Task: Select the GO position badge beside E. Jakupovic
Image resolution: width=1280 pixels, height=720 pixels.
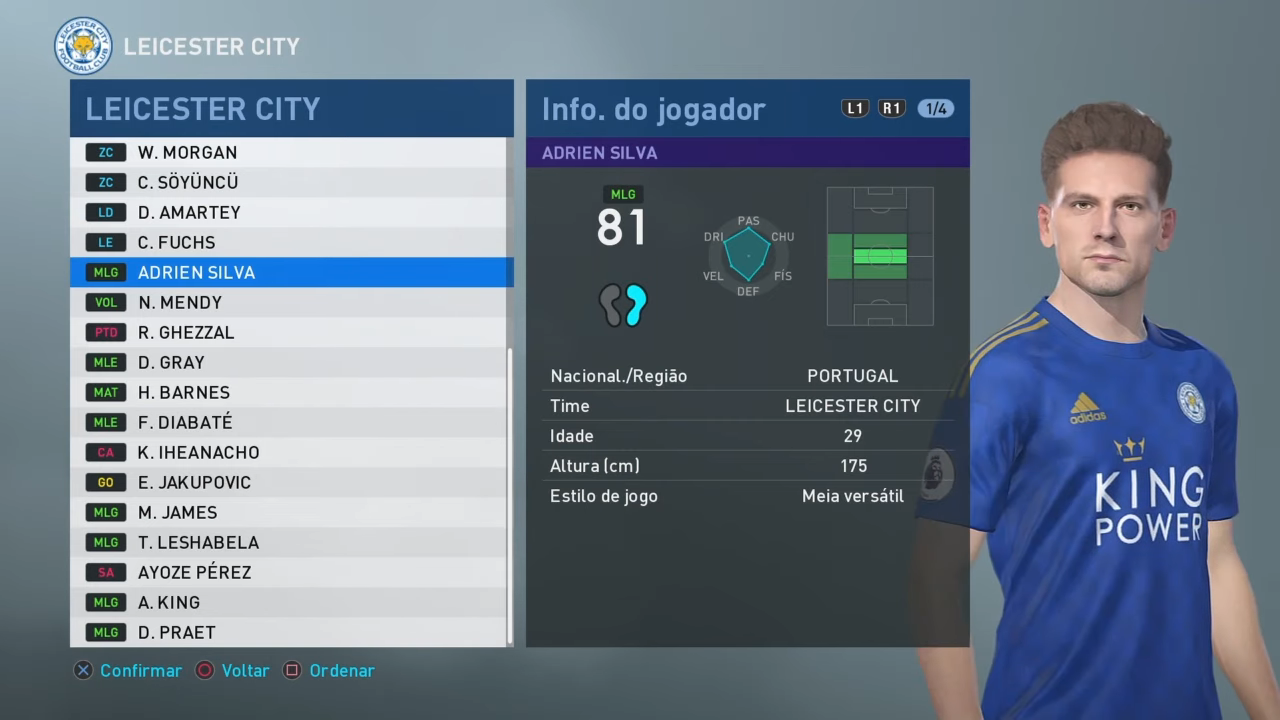Action: point(106,482)
